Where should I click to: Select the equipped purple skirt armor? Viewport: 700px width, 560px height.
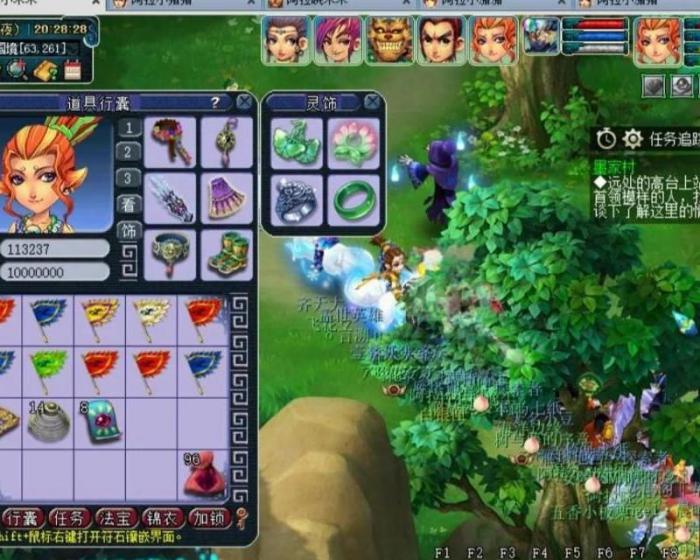coord(227,198)
